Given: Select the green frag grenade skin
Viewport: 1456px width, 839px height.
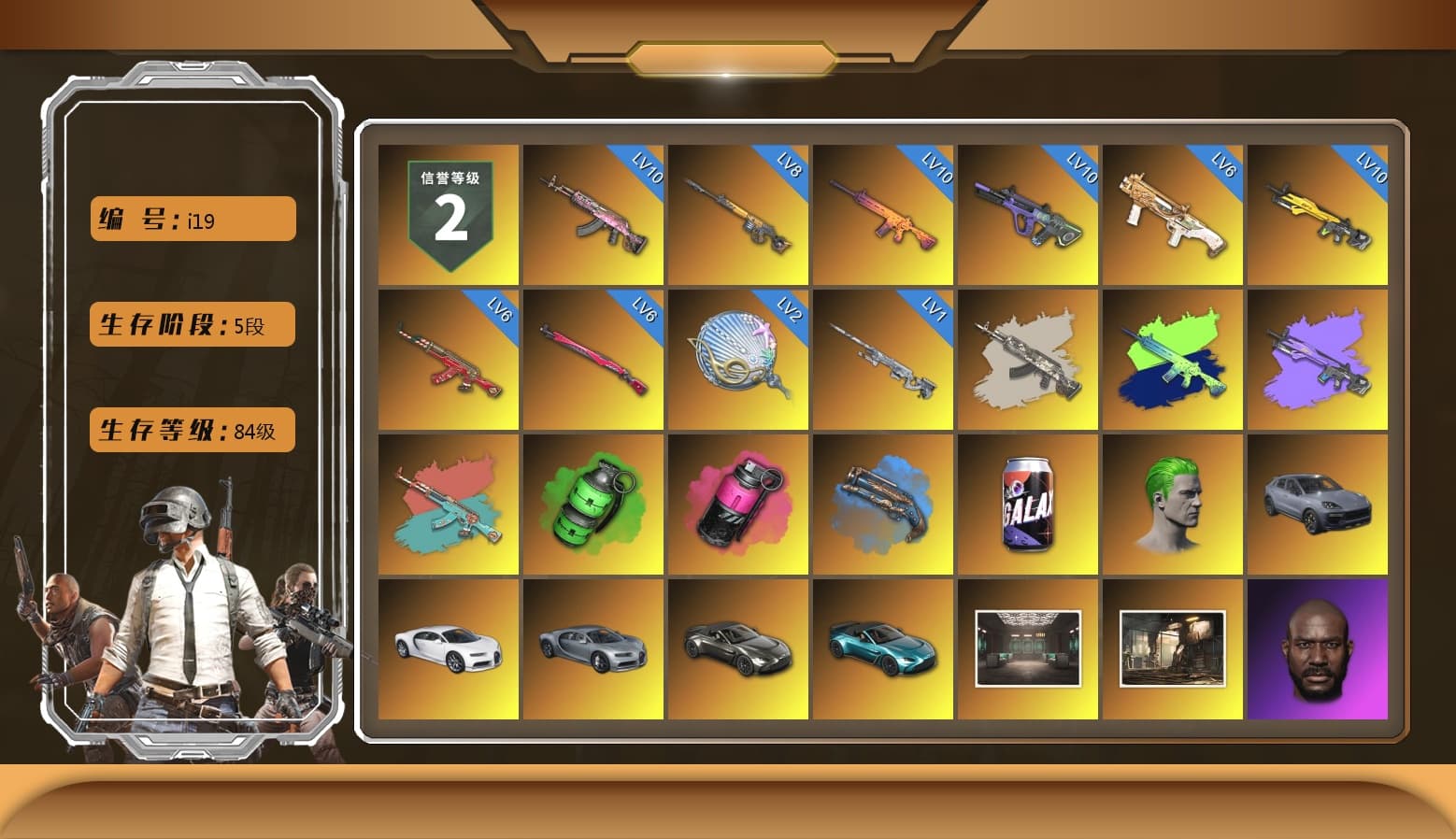Looking at the screenshot, I should tap(592, 505).
